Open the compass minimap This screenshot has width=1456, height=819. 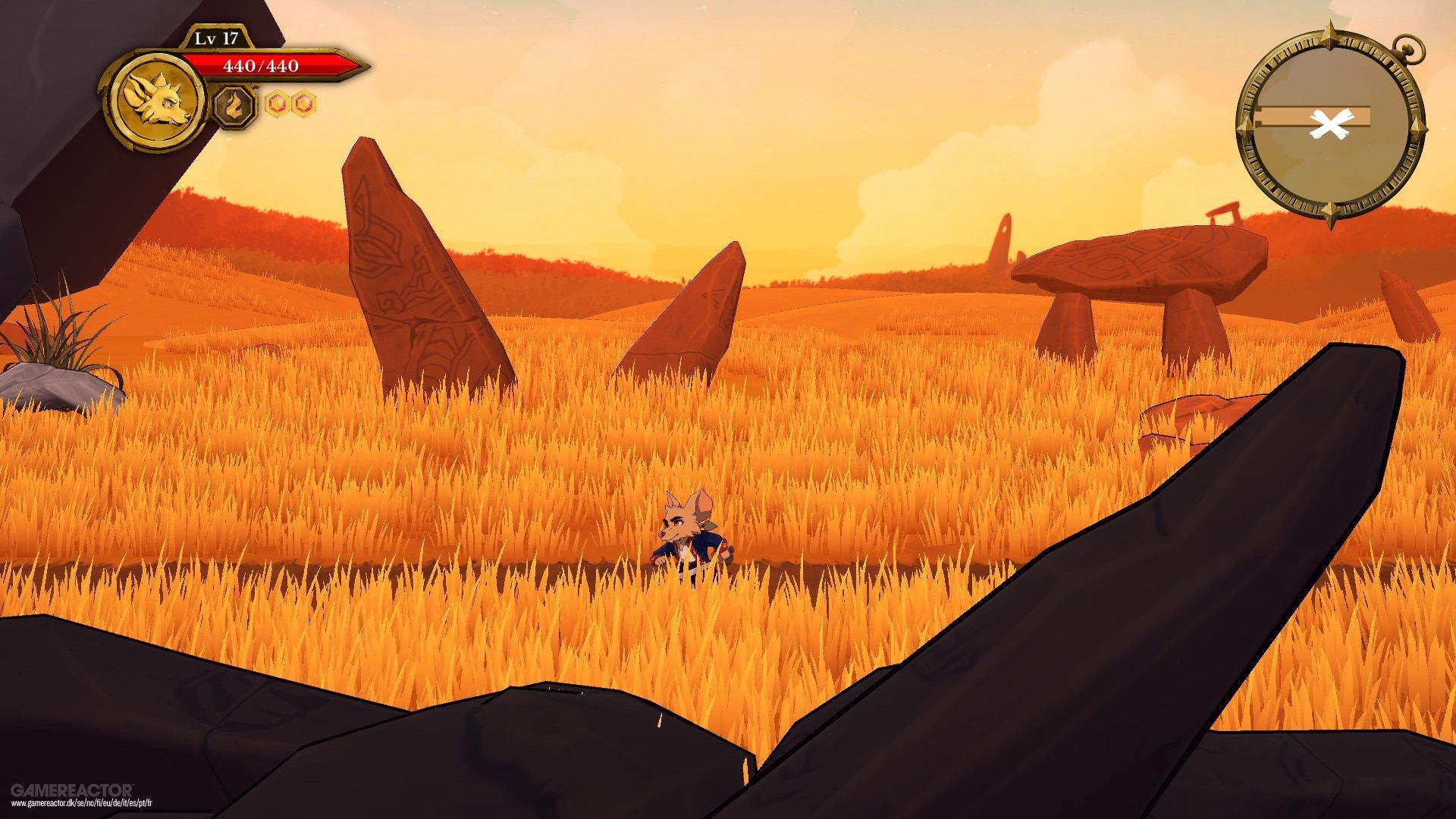coord(1331,125)
